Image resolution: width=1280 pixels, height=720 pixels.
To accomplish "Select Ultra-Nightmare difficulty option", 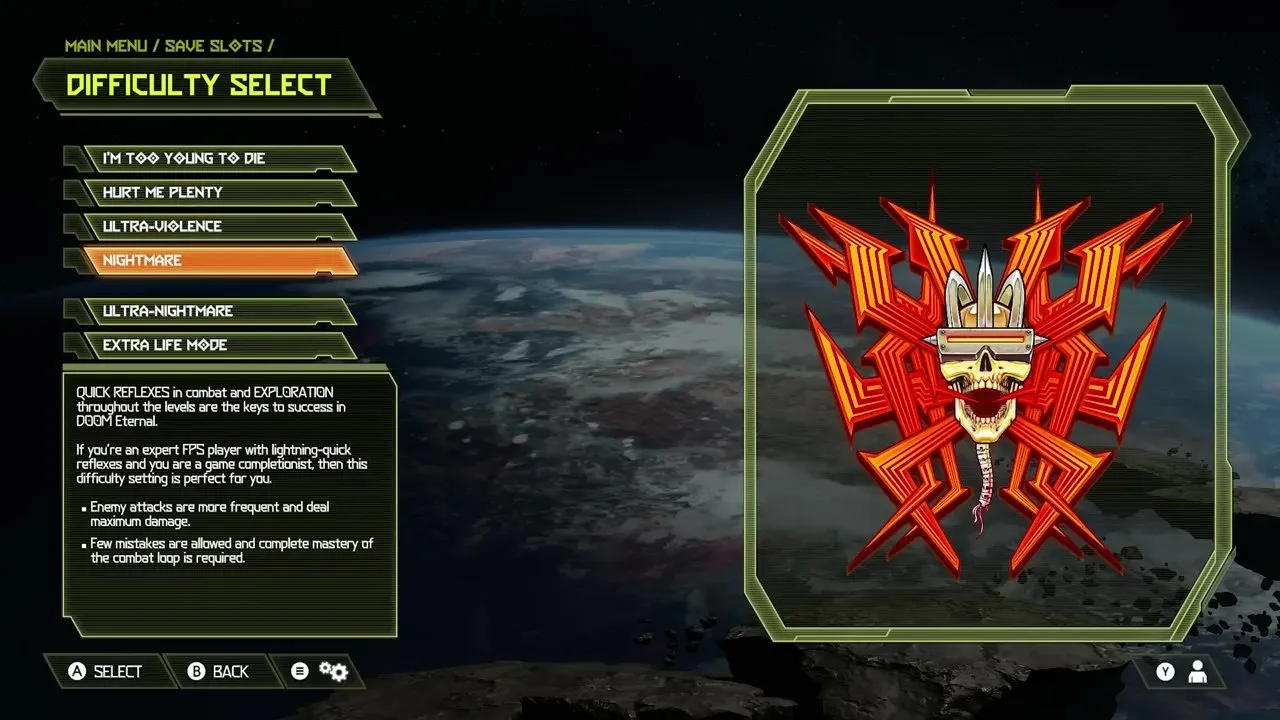I will [x=212, y=311].
